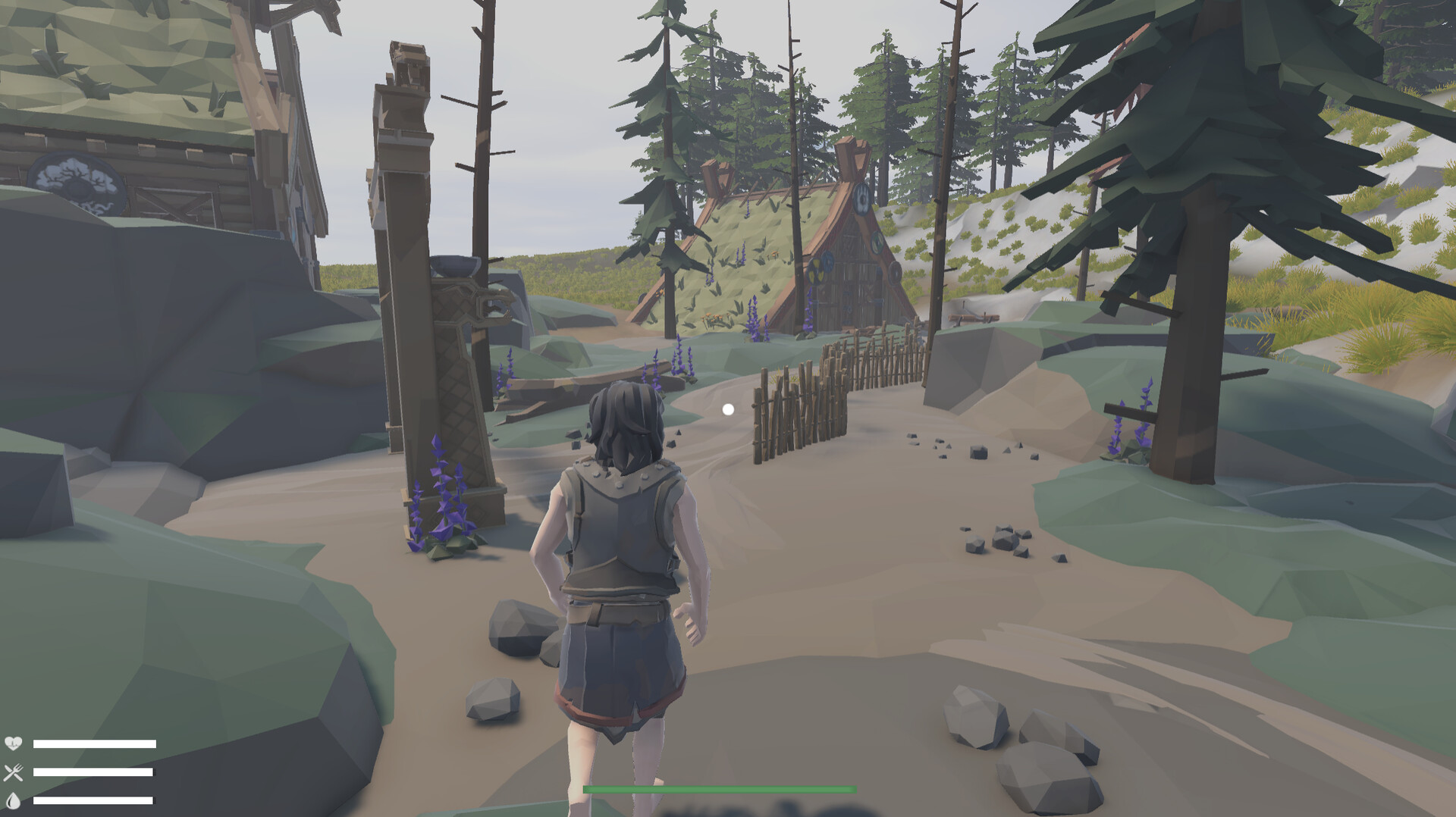Screen dimensions: 1456x817
Task: Click the round shield emblem on the longhouse
Action: point(861,199)
